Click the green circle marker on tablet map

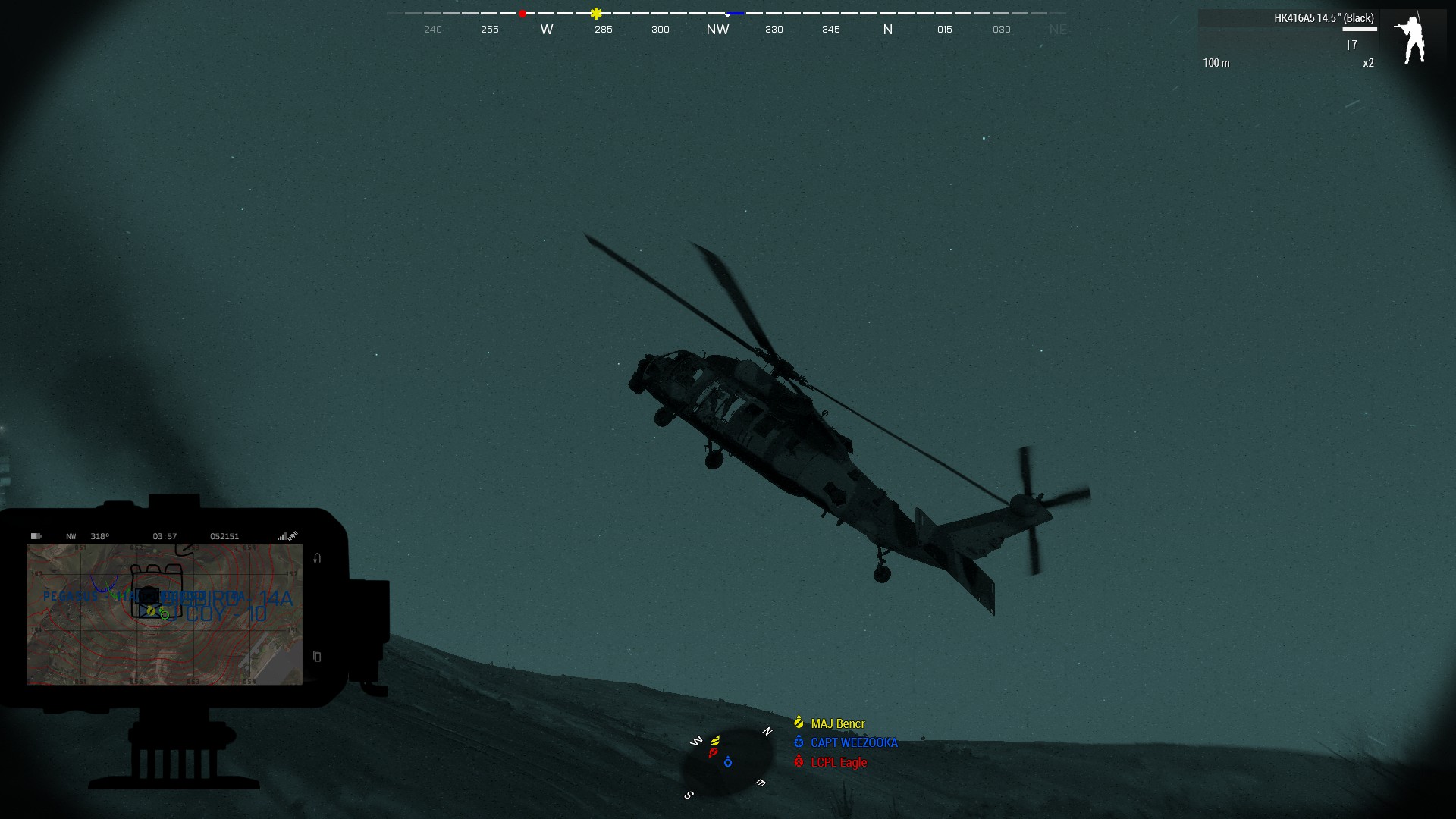coord(165,616)
